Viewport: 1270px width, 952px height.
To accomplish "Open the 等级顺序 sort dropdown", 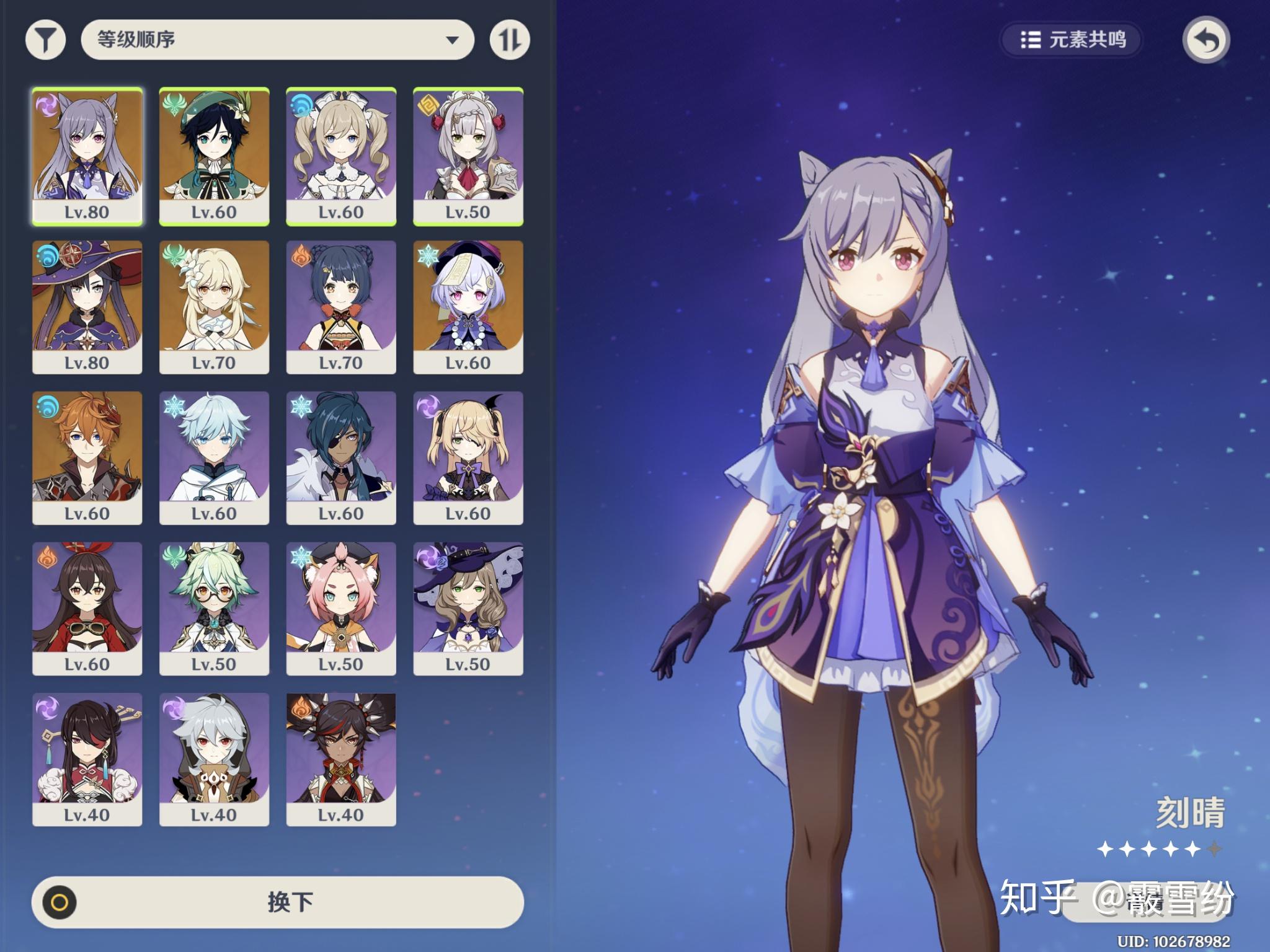I will click(277, 40).
